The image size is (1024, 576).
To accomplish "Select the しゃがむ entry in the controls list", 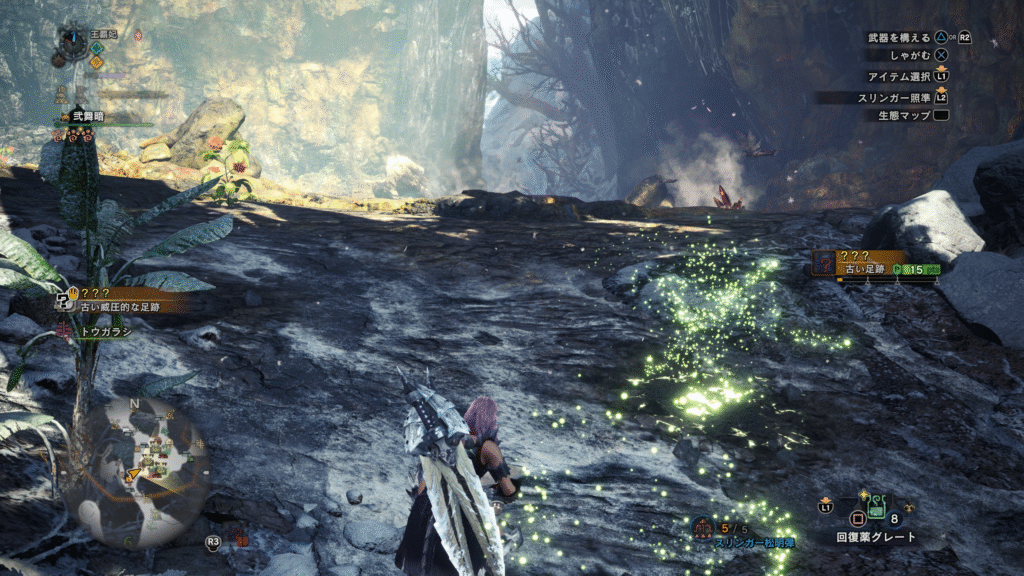I will [x=911, y=56].
